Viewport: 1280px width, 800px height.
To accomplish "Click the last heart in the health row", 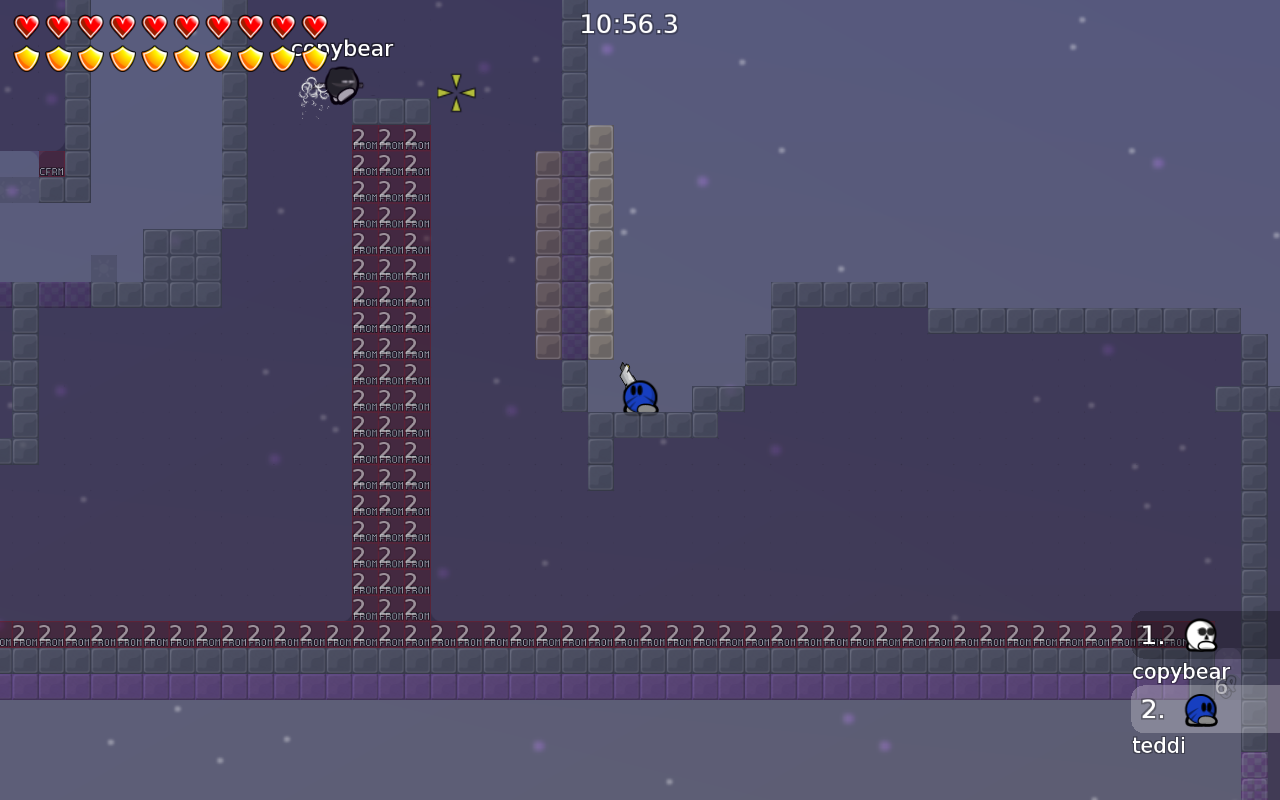I will (x=314, y=26).
